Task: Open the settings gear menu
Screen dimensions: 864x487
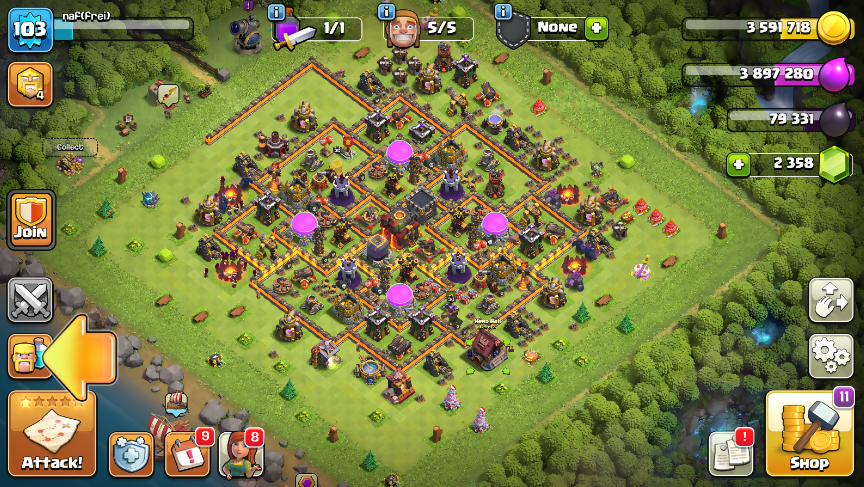Action: pos(830,355)
